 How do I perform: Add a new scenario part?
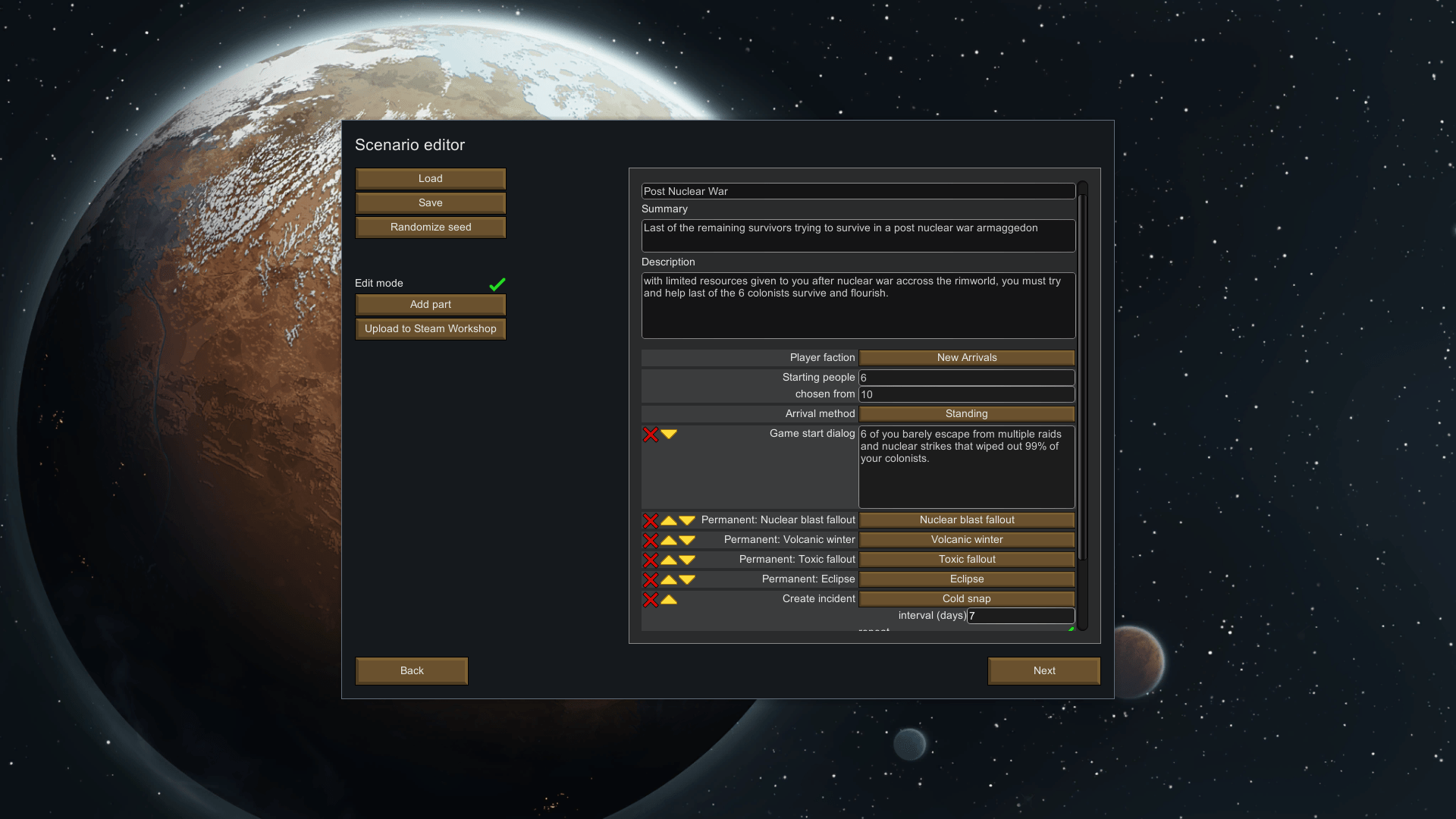(430, 304)
